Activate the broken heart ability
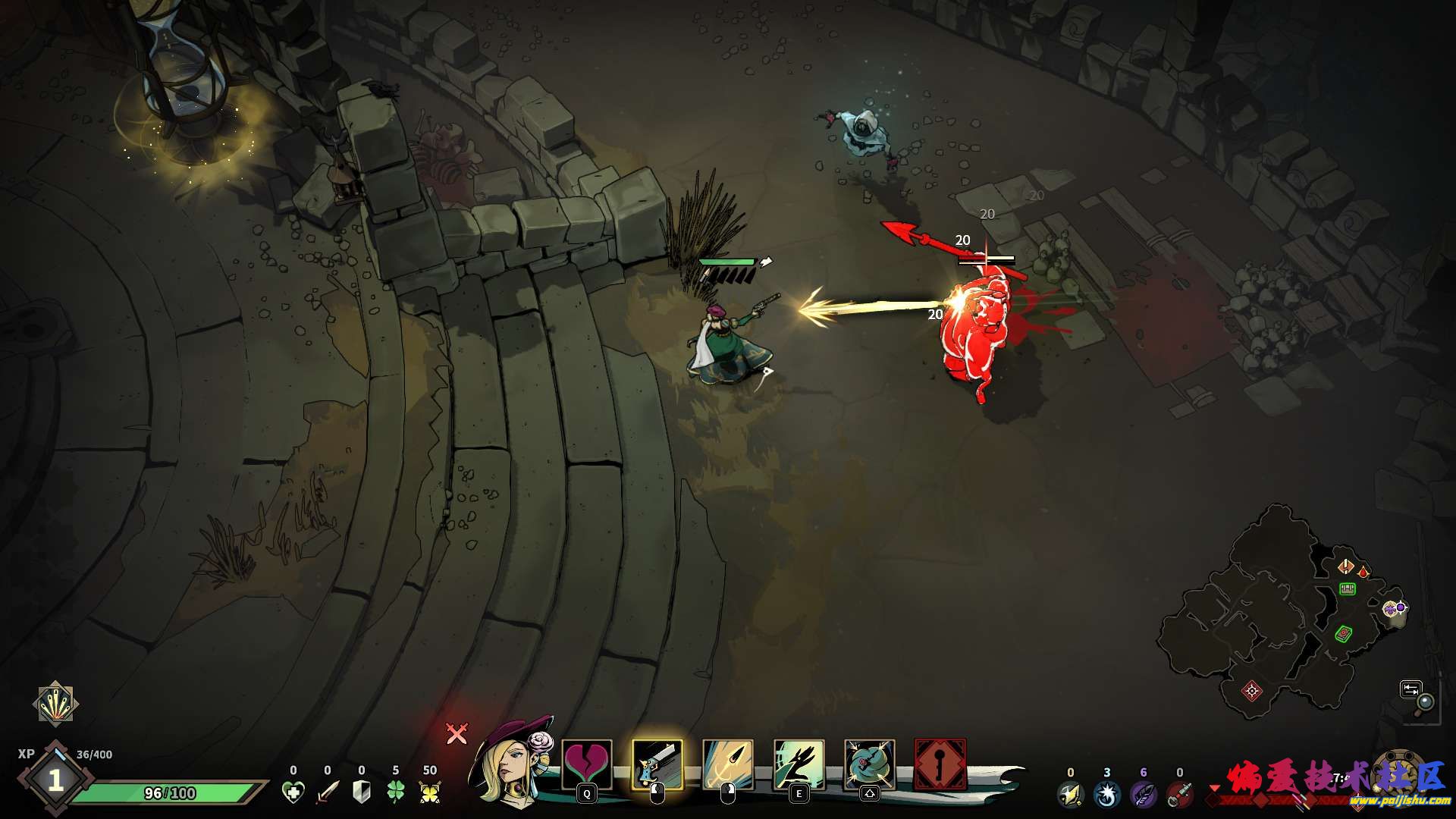1456x819 pixels. tap(586, 764)
